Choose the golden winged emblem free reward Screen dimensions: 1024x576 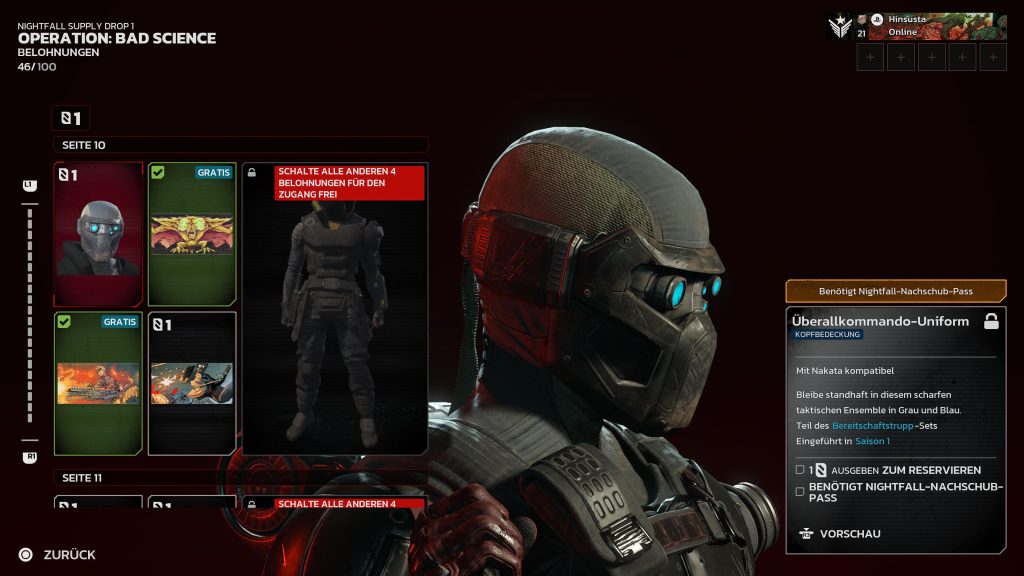click(x=192, y=234)
